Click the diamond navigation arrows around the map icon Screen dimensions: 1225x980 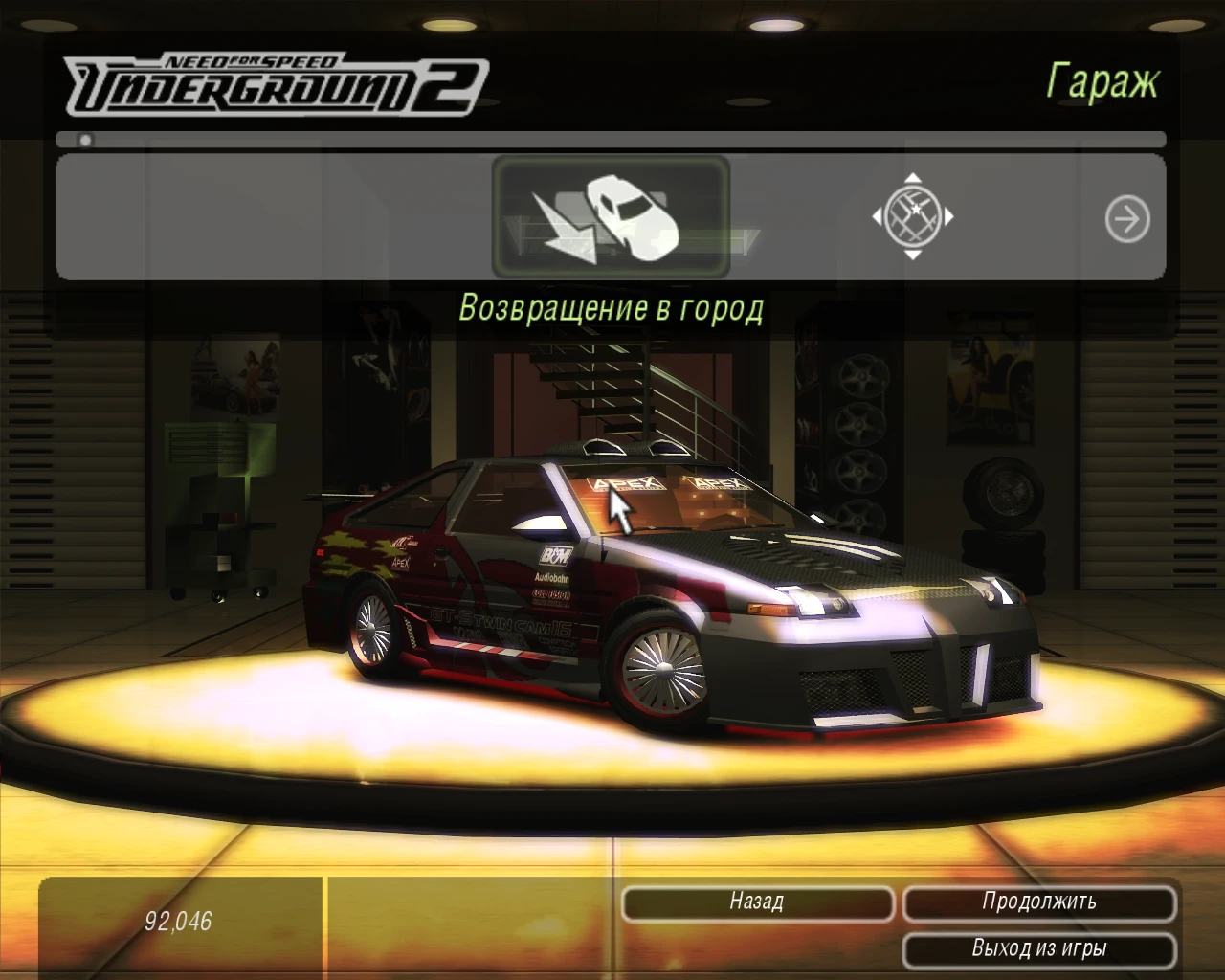pos(916,218)
